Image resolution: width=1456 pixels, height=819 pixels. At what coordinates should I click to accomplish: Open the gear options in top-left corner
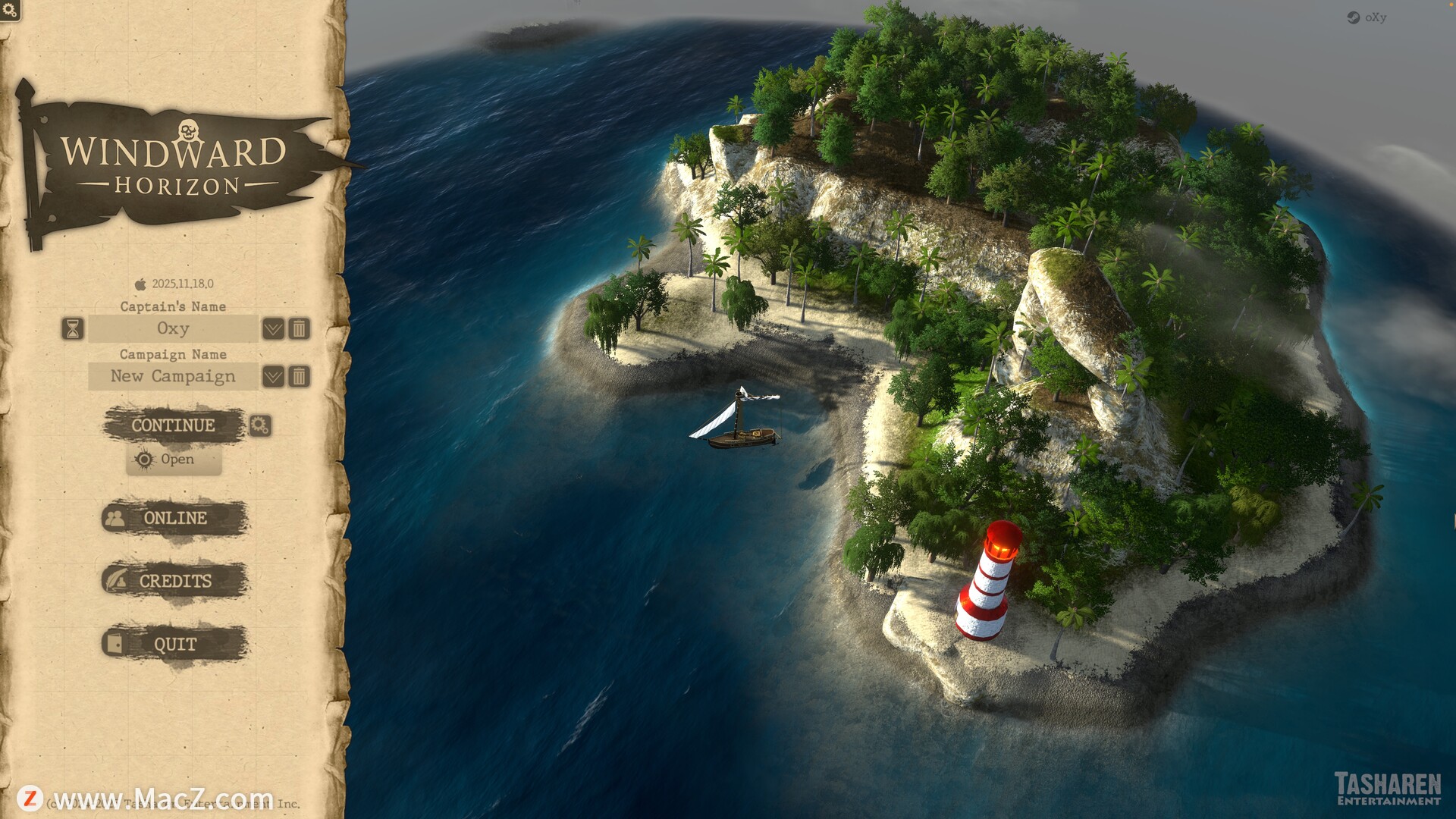click(x=10, y=10)
